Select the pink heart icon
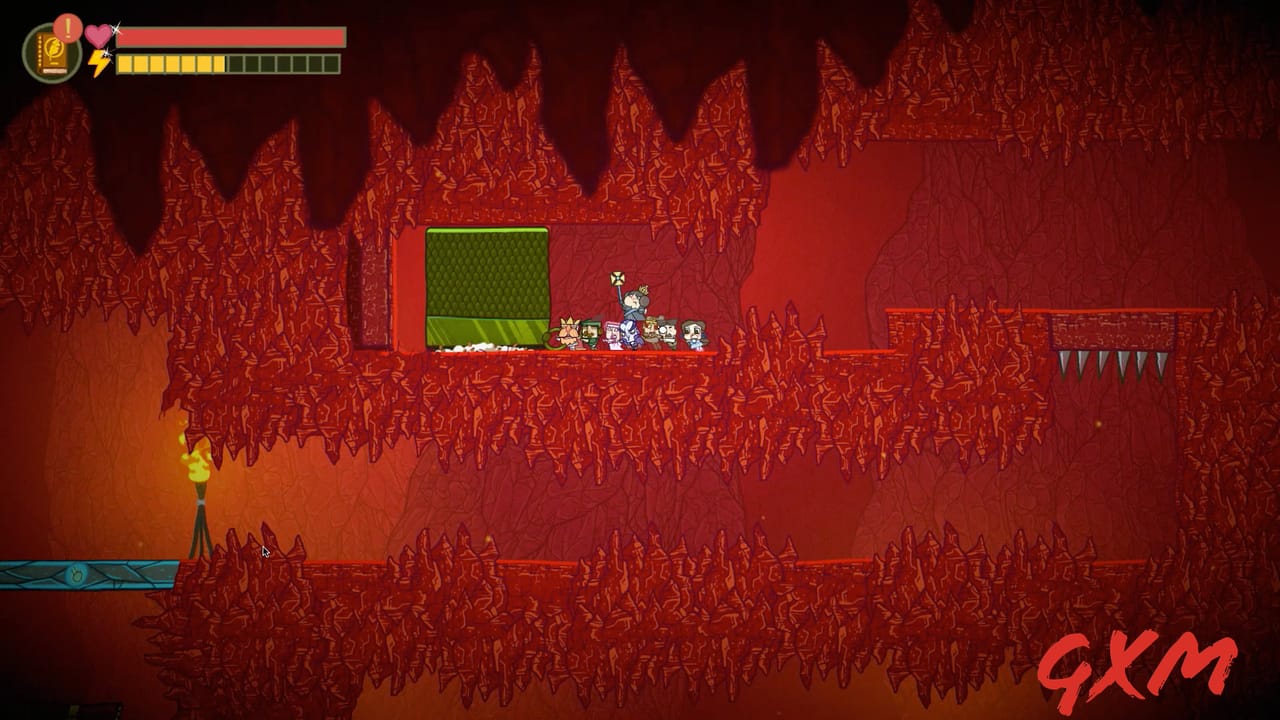 (98, 35)
